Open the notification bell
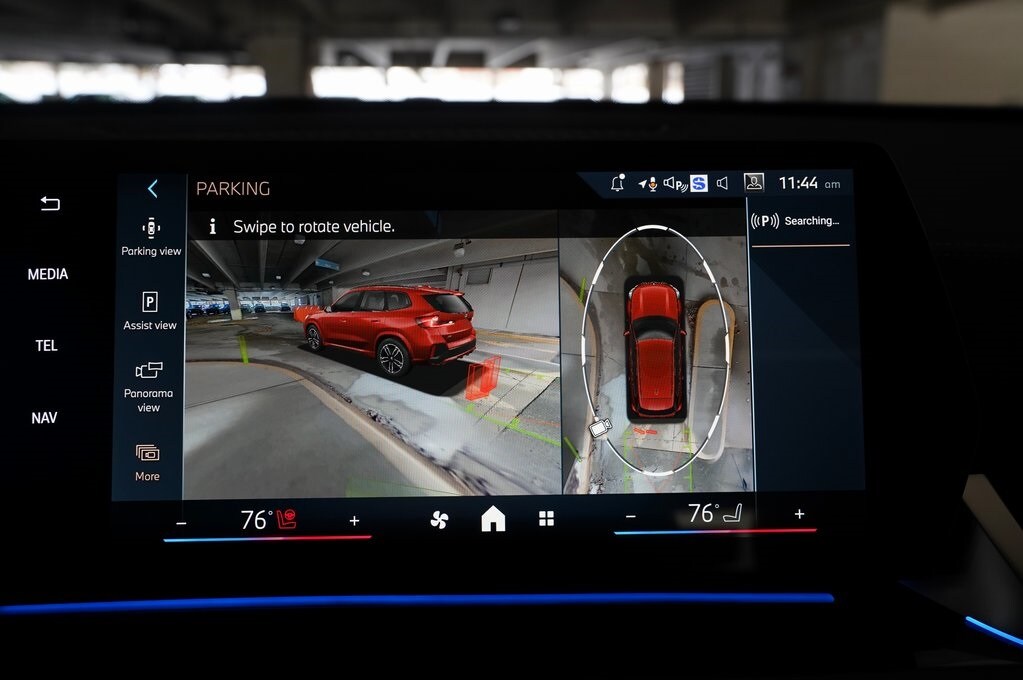Screen dimensions: 1023x680 617,183
